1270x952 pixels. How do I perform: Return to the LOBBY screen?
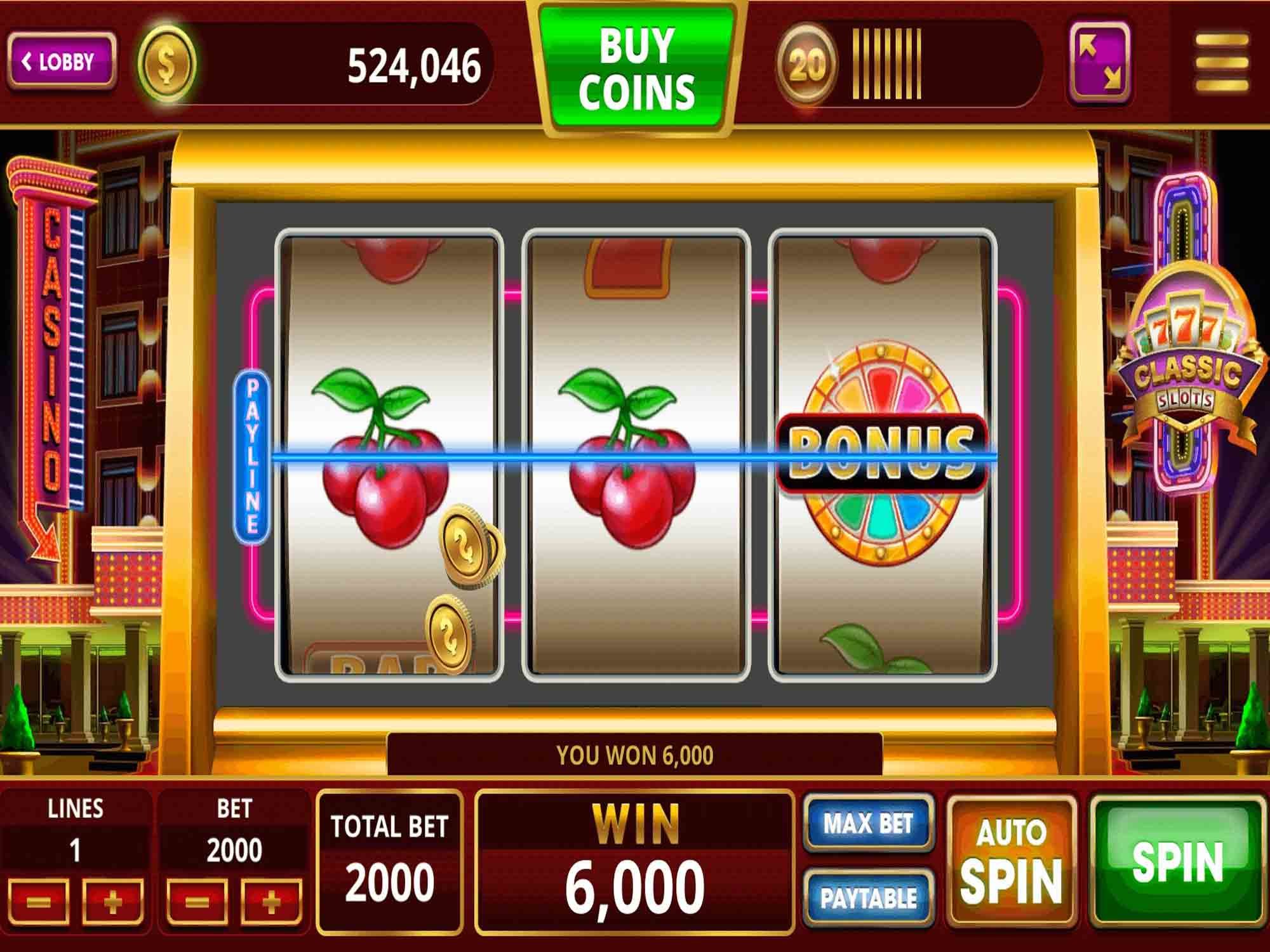point(60,60)
